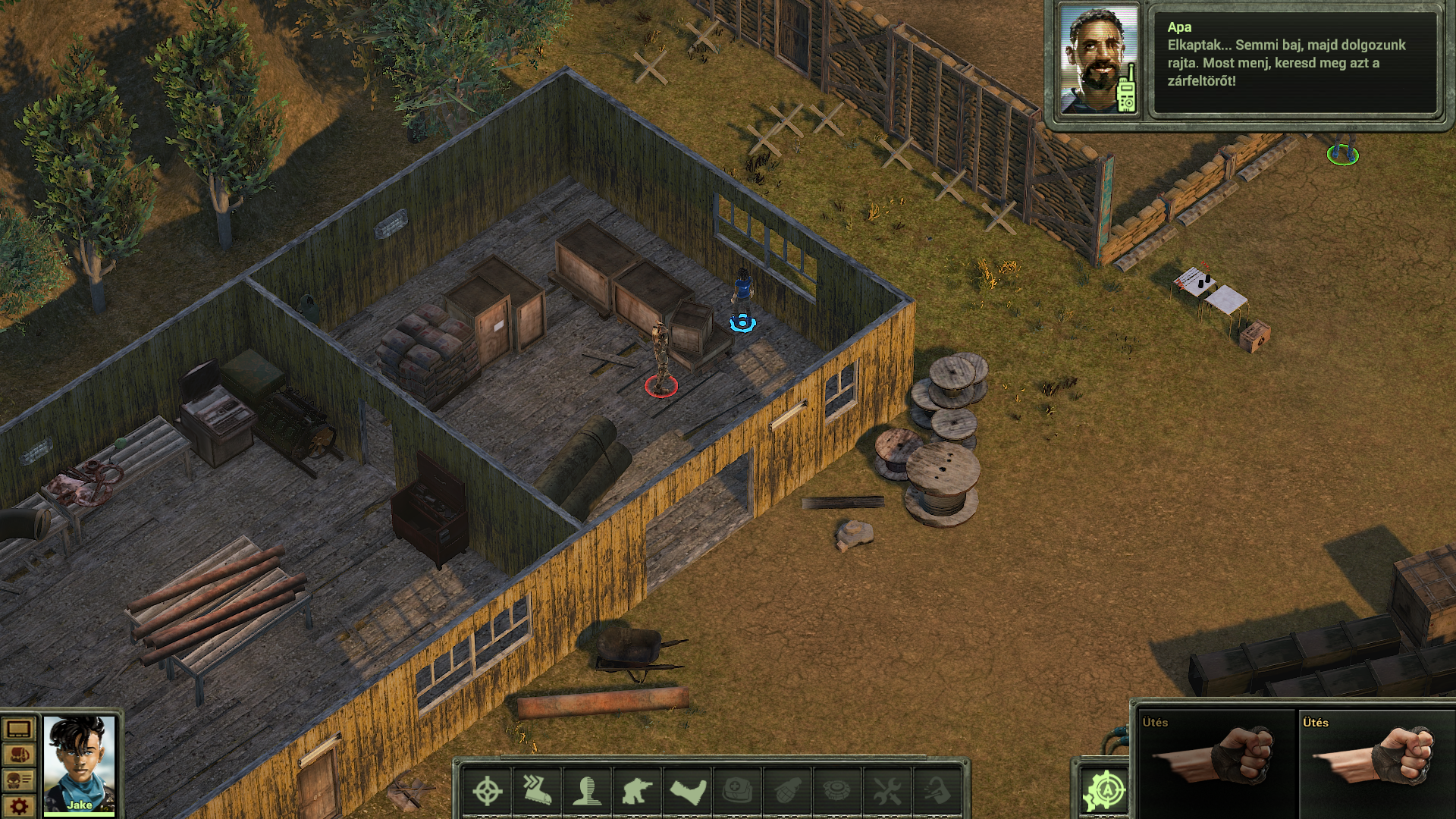Use the boot kick action
The width and height of the screenshot is (1456, 819).
click(688, 792)
